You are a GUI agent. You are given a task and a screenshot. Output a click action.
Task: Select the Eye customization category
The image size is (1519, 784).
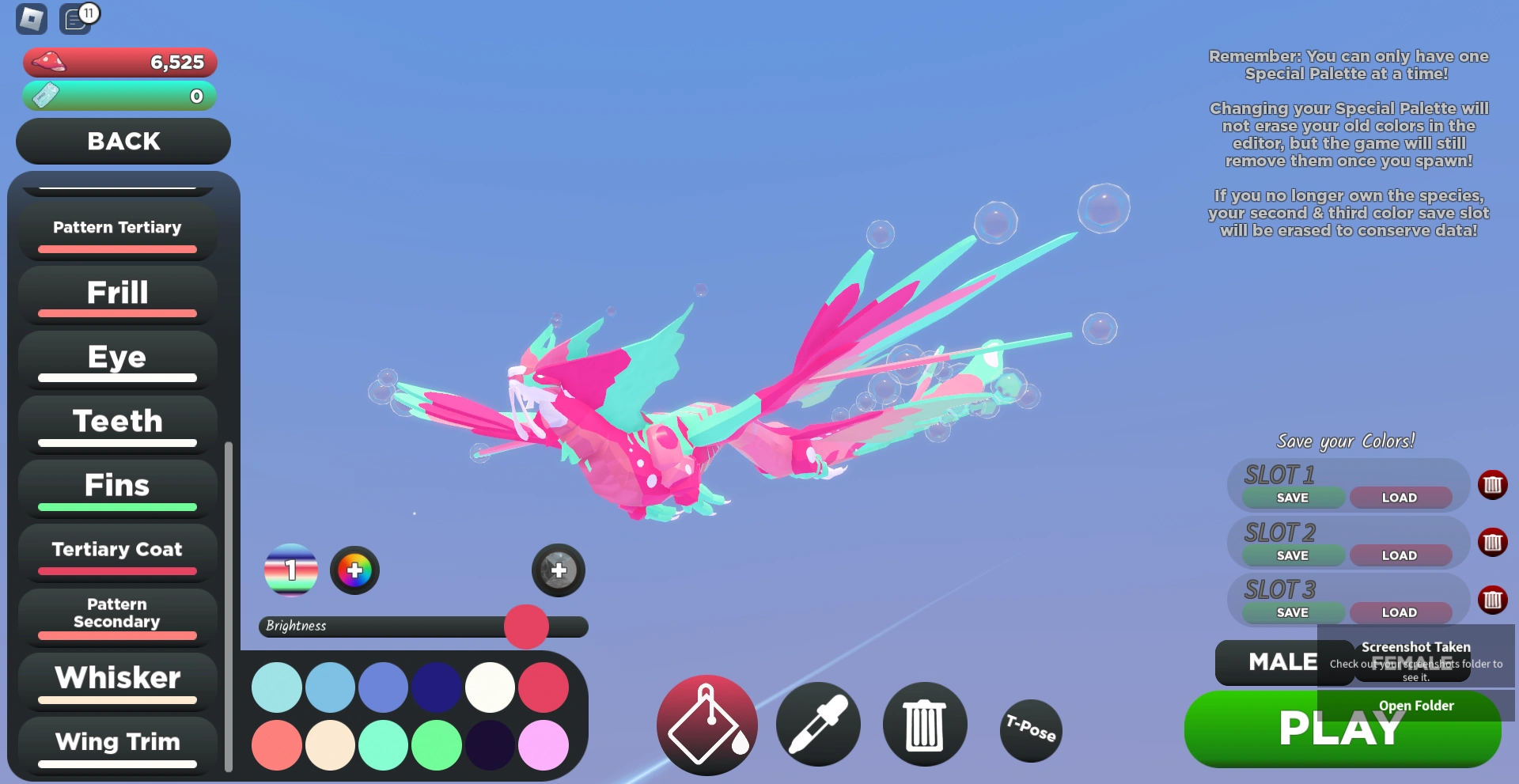pyautogui.click(x=116, y=357)
